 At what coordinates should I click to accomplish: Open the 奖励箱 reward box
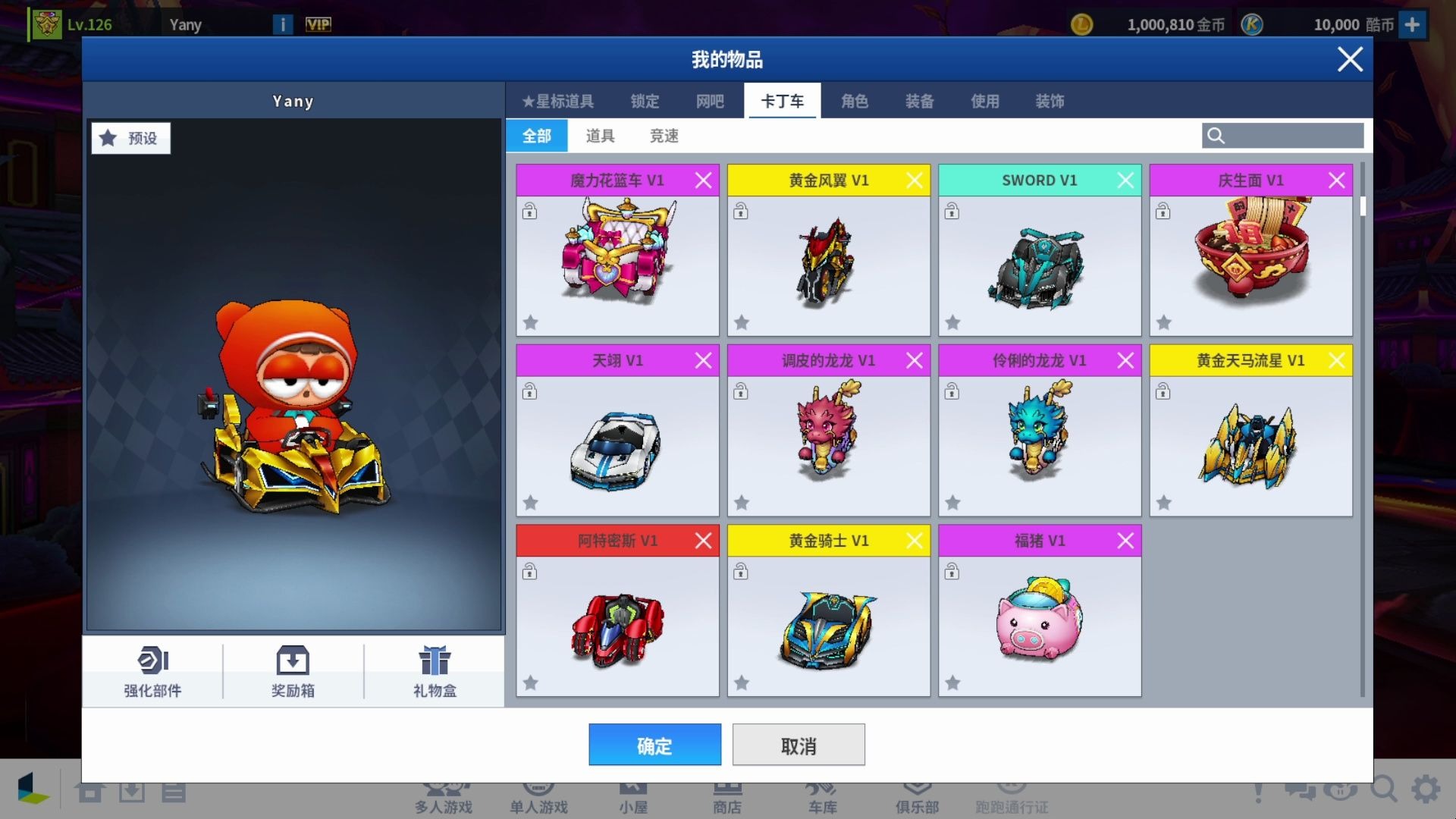click(x=293, y=670)
